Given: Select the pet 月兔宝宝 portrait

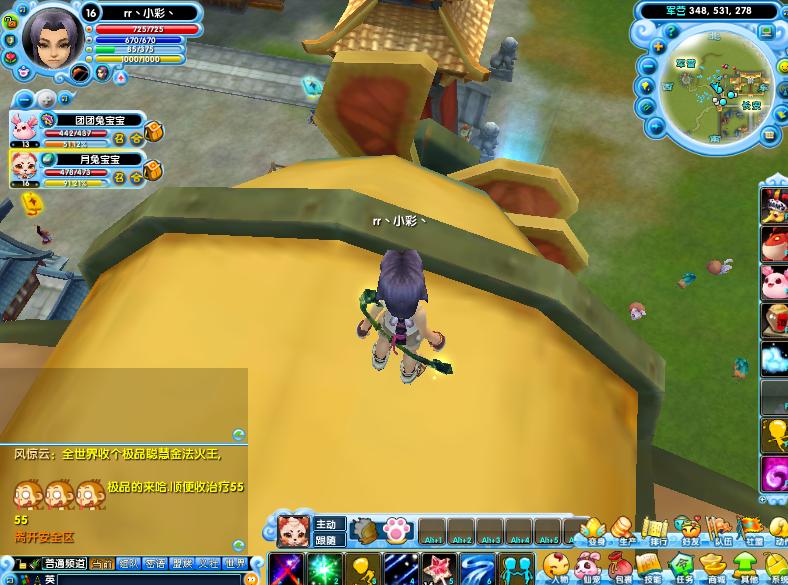Looking at the screenshot, I should point(23,166).
